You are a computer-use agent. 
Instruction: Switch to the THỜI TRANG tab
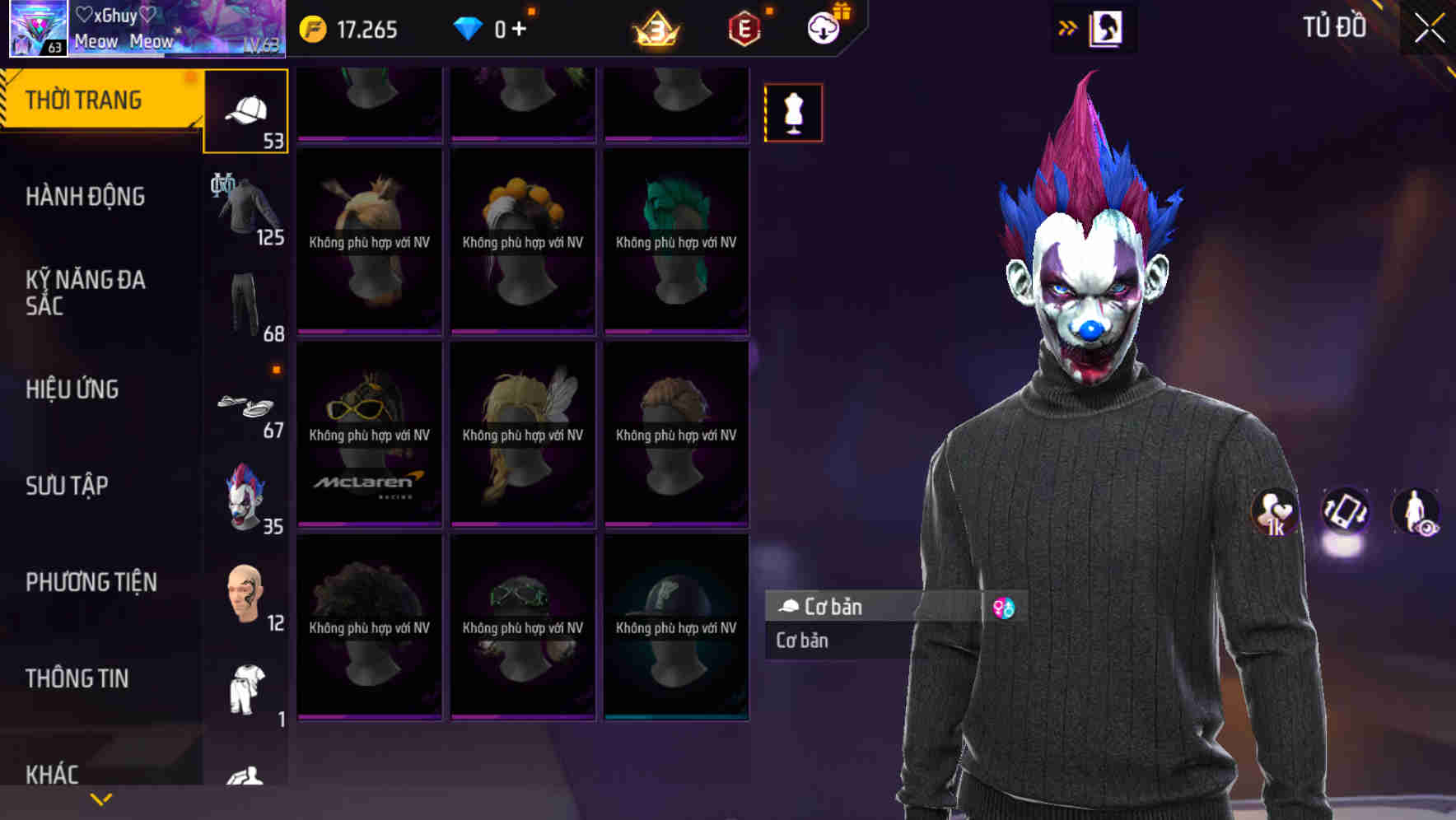(86, 99)
